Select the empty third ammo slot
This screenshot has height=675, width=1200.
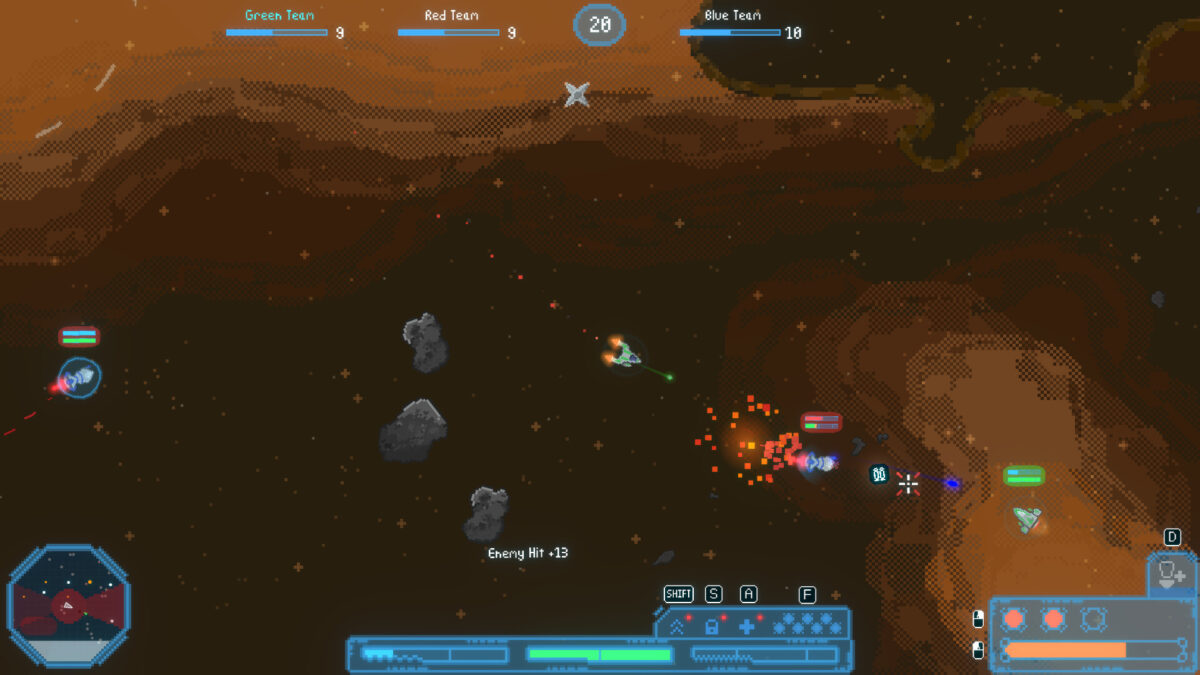[1093, 619]
